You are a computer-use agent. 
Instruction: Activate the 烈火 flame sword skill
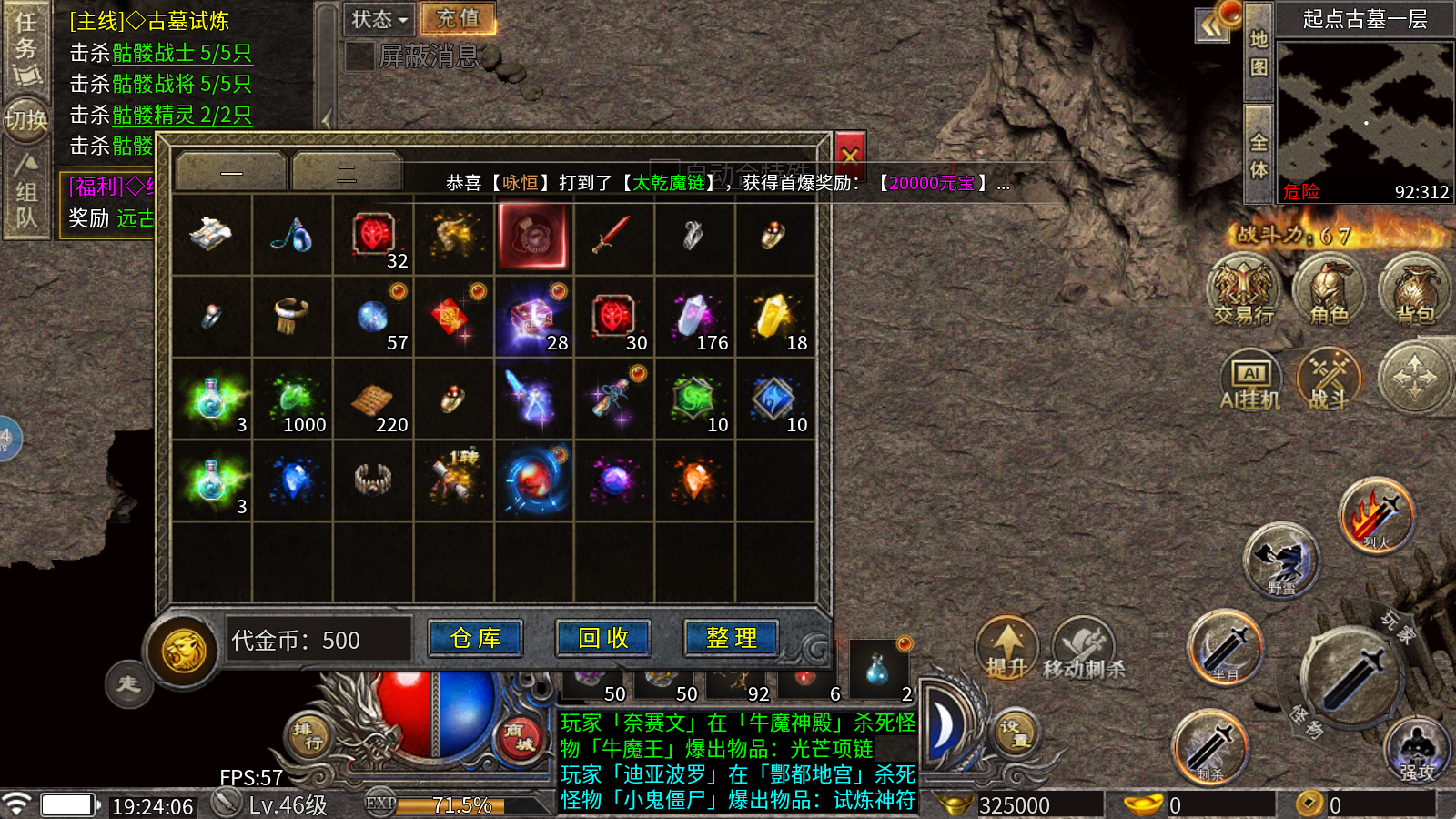point(1377,515)
